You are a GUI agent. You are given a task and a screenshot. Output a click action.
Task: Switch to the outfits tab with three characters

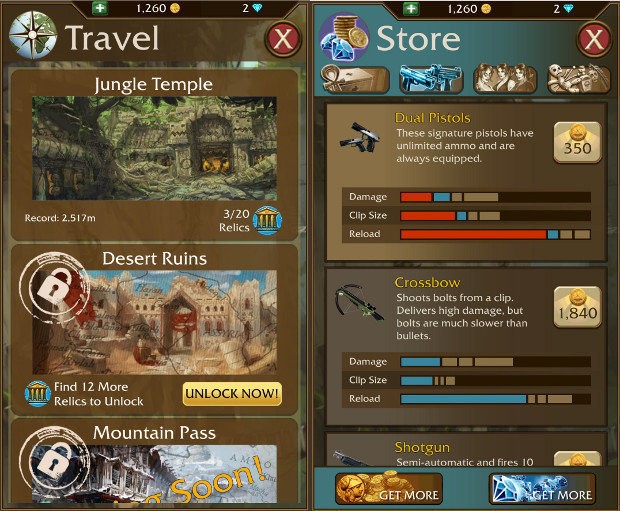pos(505,79)
